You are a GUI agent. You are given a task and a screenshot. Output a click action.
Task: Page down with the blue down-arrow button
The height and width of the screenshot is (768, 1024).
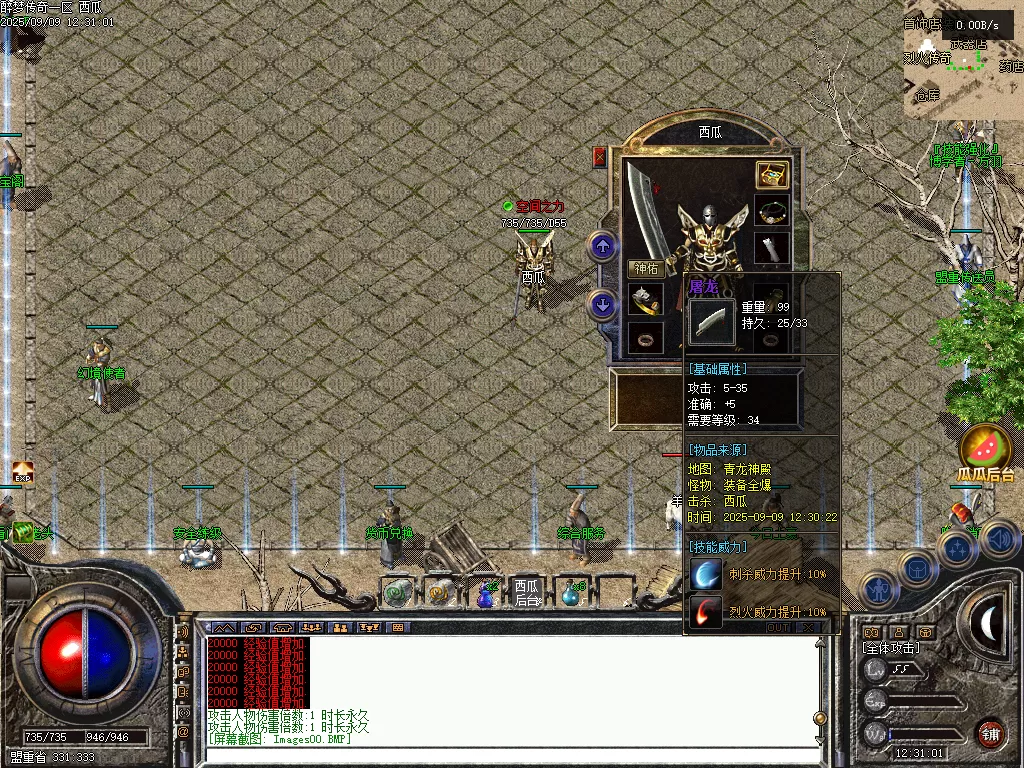(x=602, y=304)
